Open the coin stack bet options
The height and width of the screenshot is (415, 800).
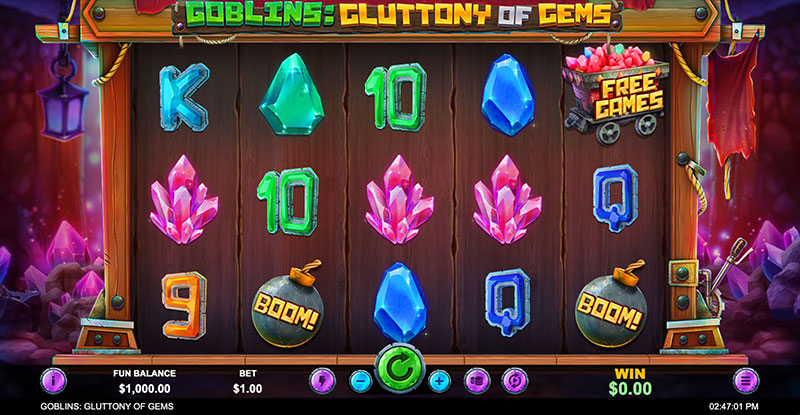(478, 380)
